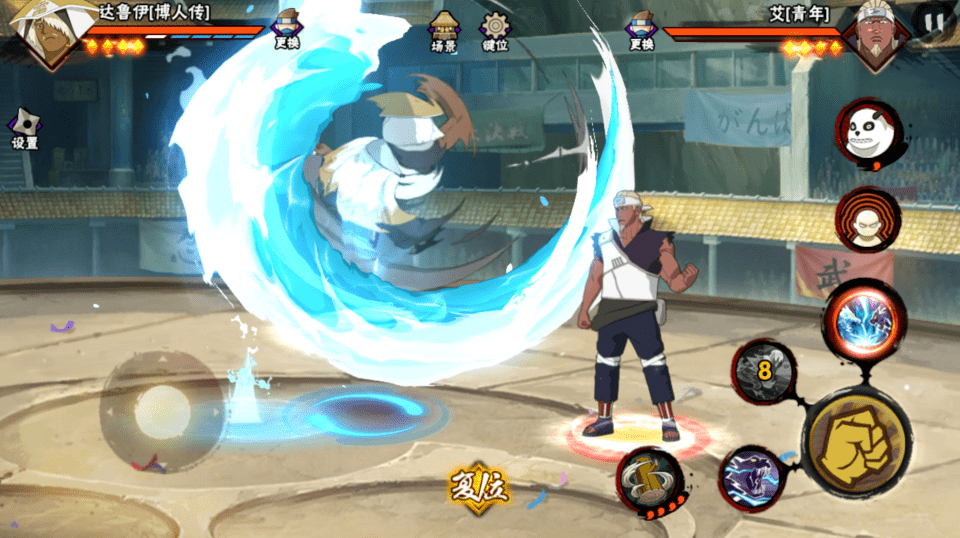Viewport: 960px width, 538px height.
Task: Swap Darui using his 更换 button
Action: (286, 28)
